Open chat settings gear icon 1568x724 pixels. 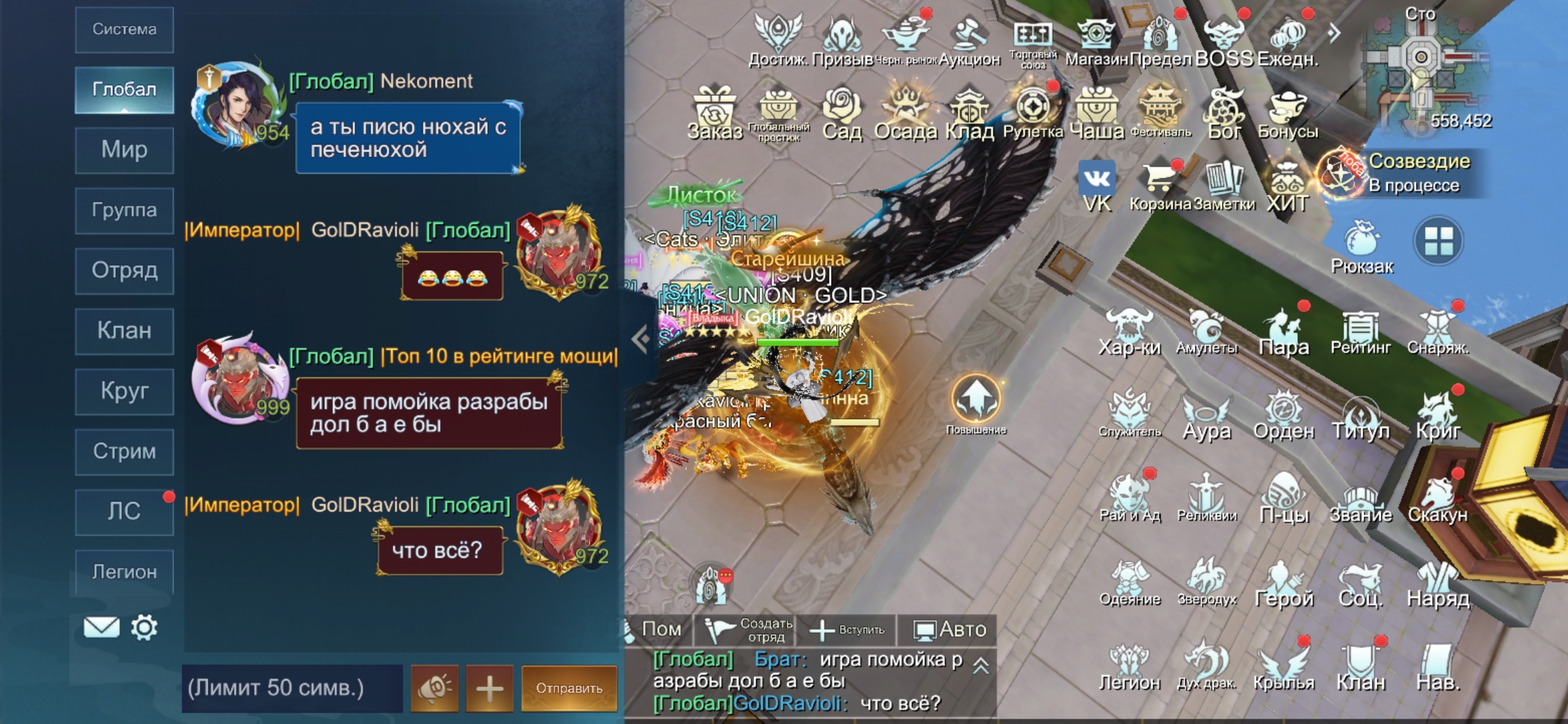click(x=144, y=627)
